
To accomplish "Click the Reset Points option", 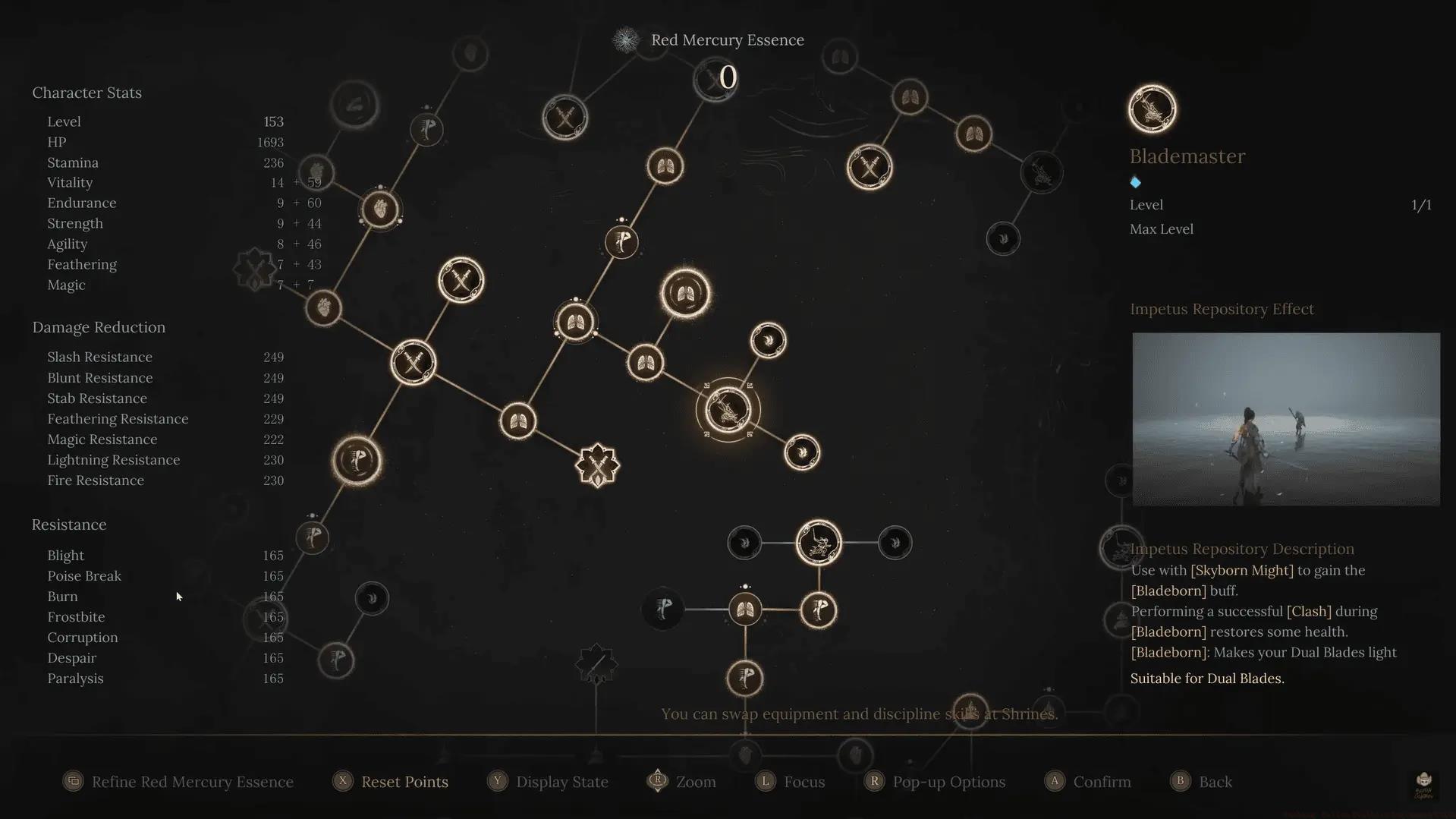I will coord(404,782).
